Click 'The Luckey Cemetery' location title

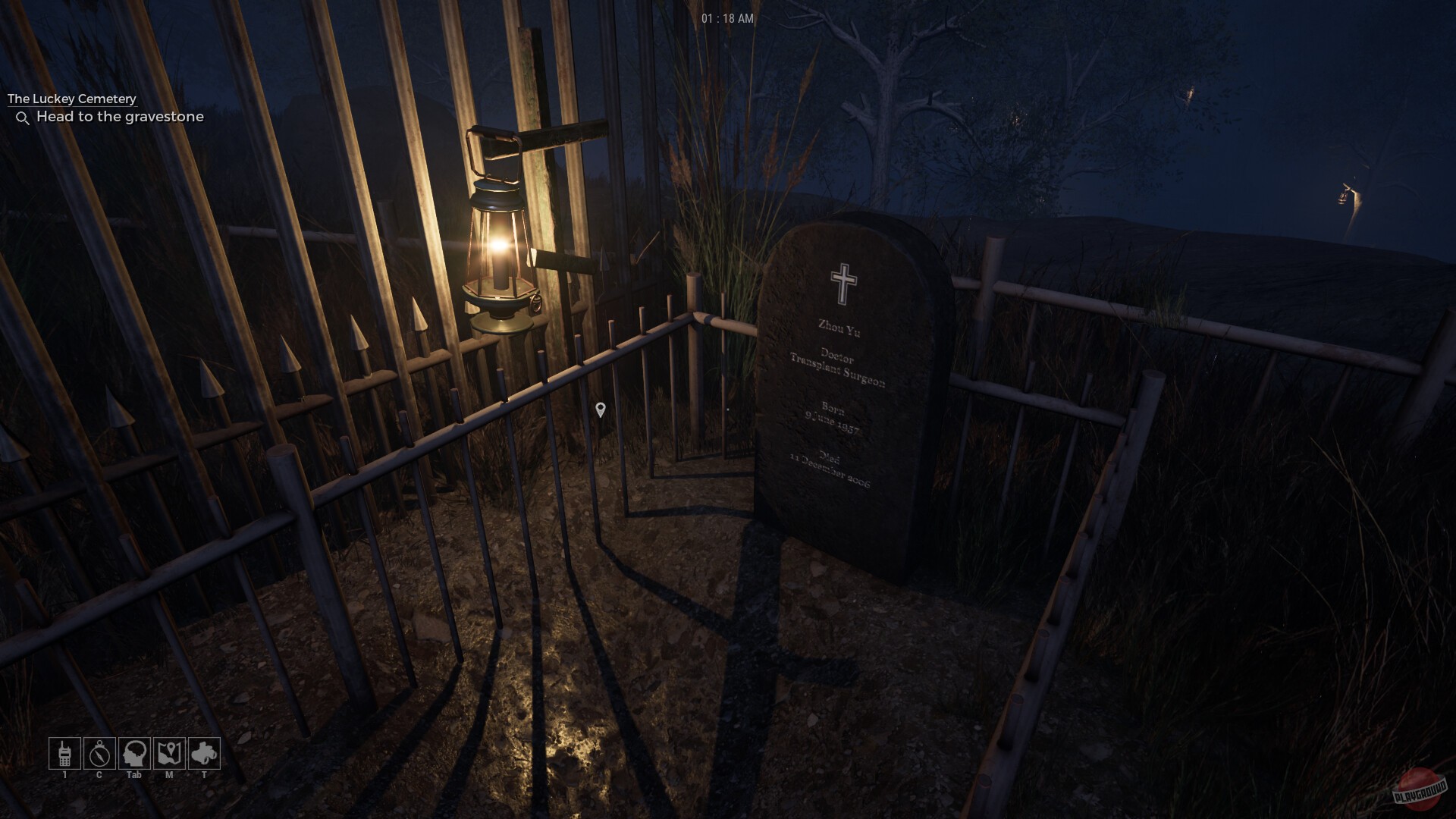pos(71,99)
